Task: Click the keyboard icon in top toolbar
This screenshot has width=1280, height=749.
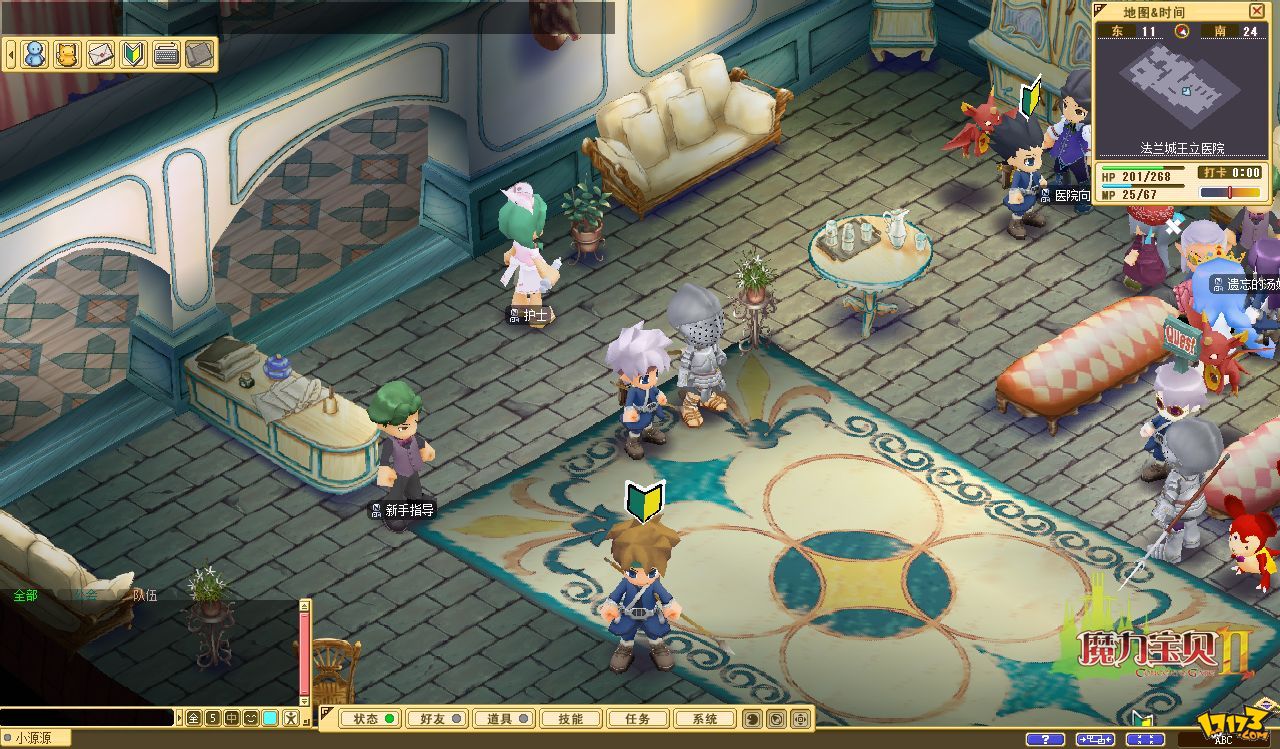Action: pyautogui.click(x=166, y=53)
